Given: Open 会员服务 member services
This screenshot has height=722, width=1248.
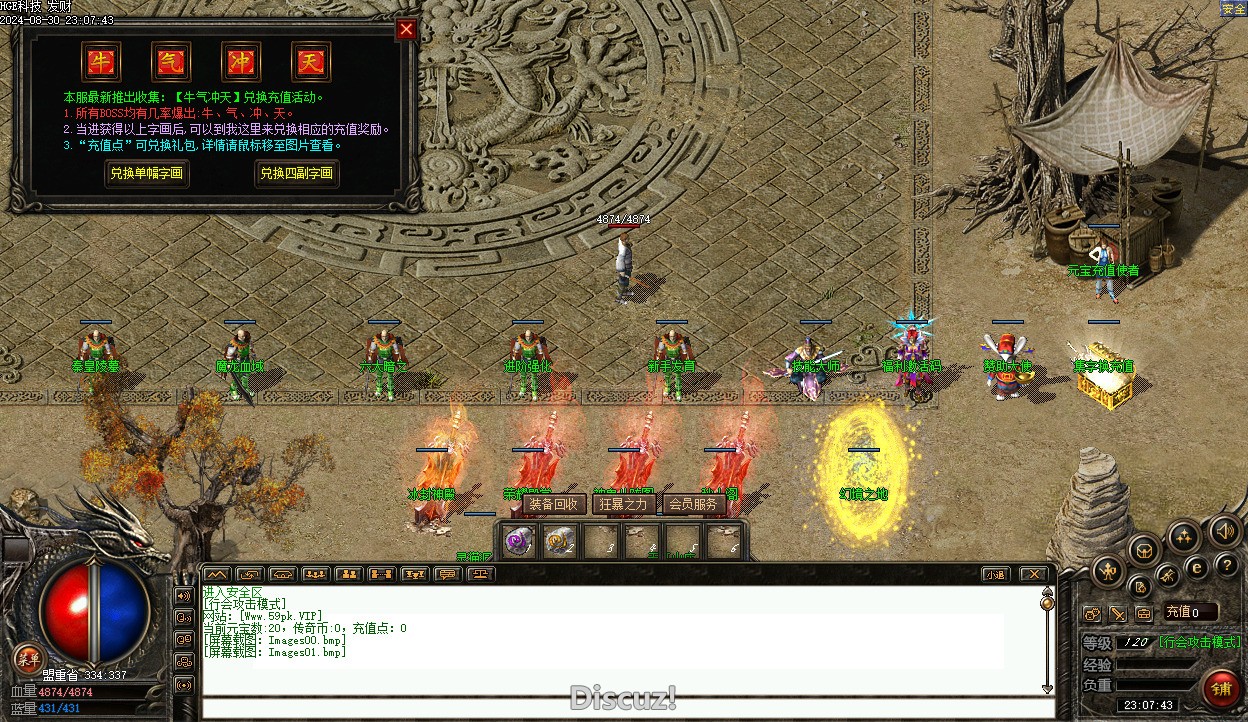Looking at the screenshot, I should click(693, 504).
